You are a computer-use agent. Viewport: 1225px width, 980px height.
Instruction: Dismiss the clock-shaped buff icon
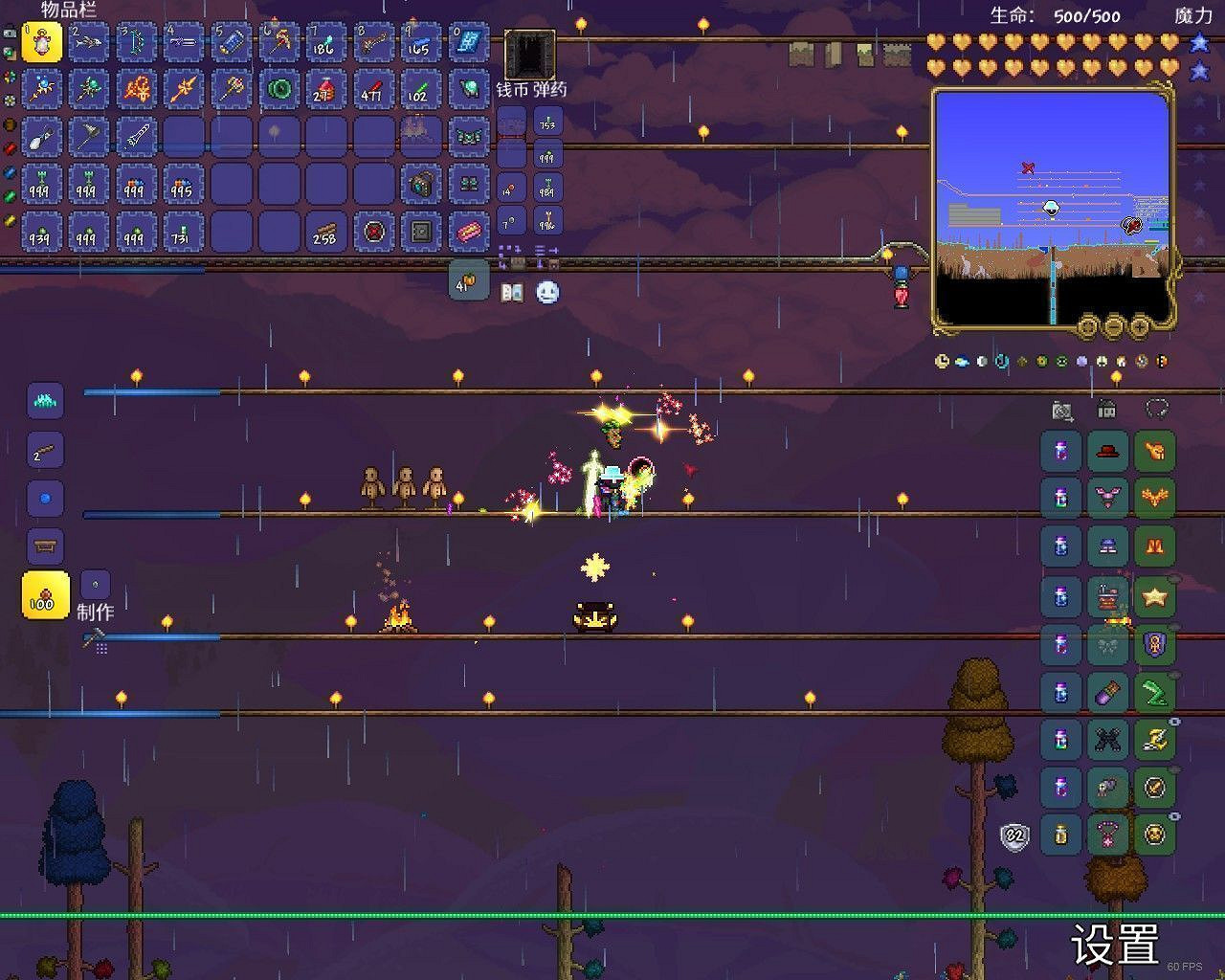tap(941, 361)
